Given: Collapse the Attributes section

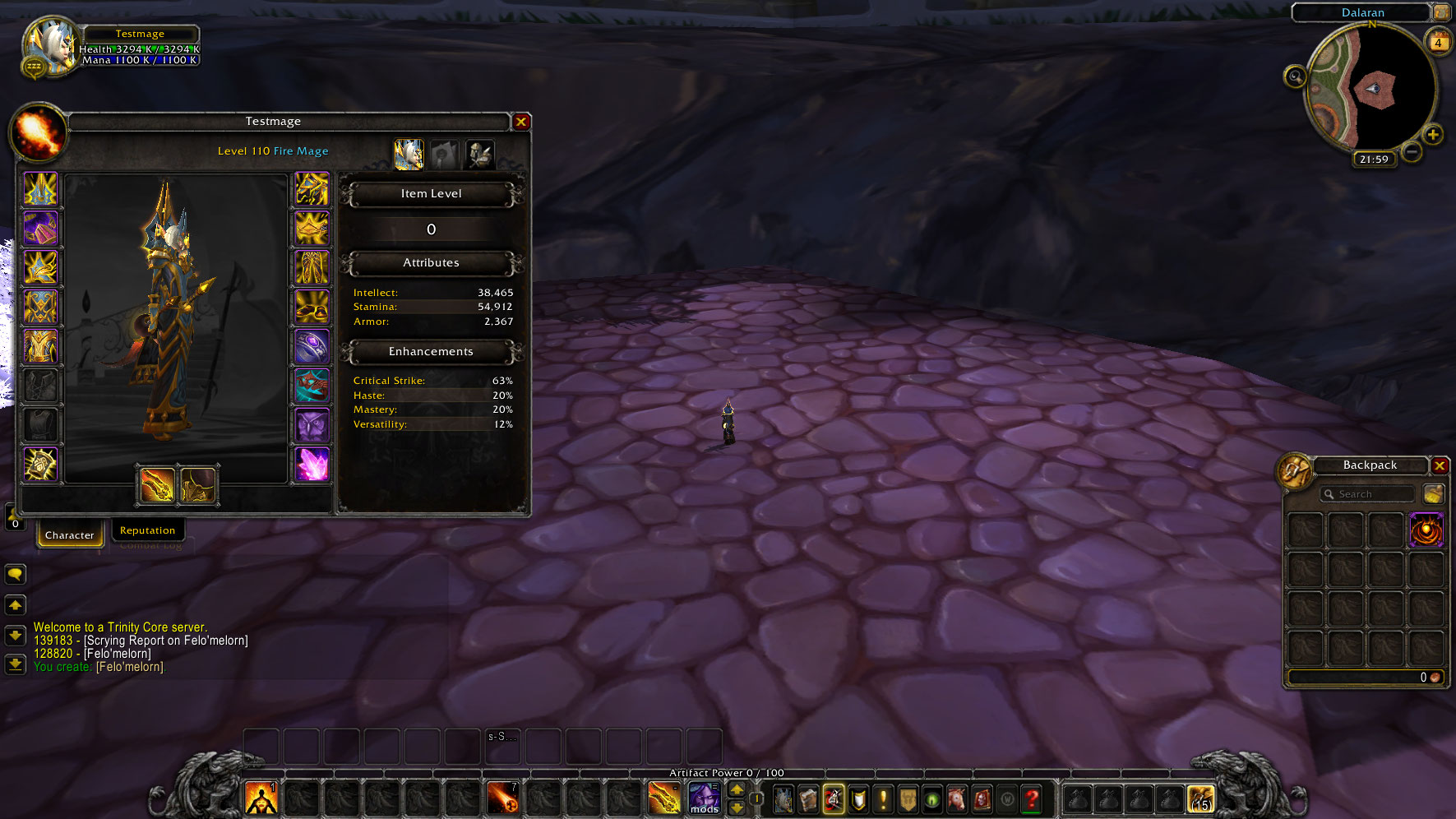Looking at the screenshot, I should point(431,263).
